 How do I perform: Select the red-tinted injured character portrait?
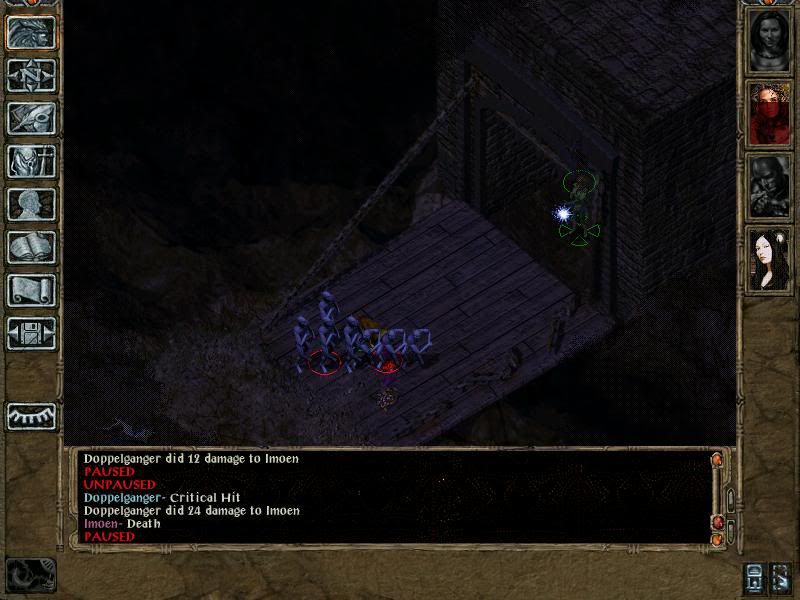click(769, 113)
